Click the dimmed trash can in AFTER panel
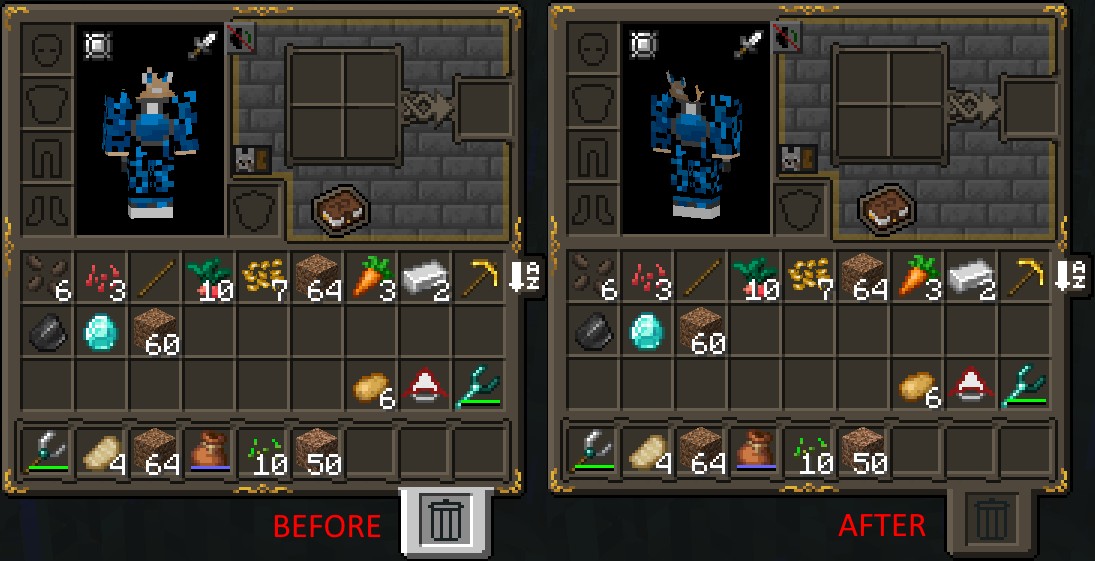The image size is (1095, 561). [991, 520]
